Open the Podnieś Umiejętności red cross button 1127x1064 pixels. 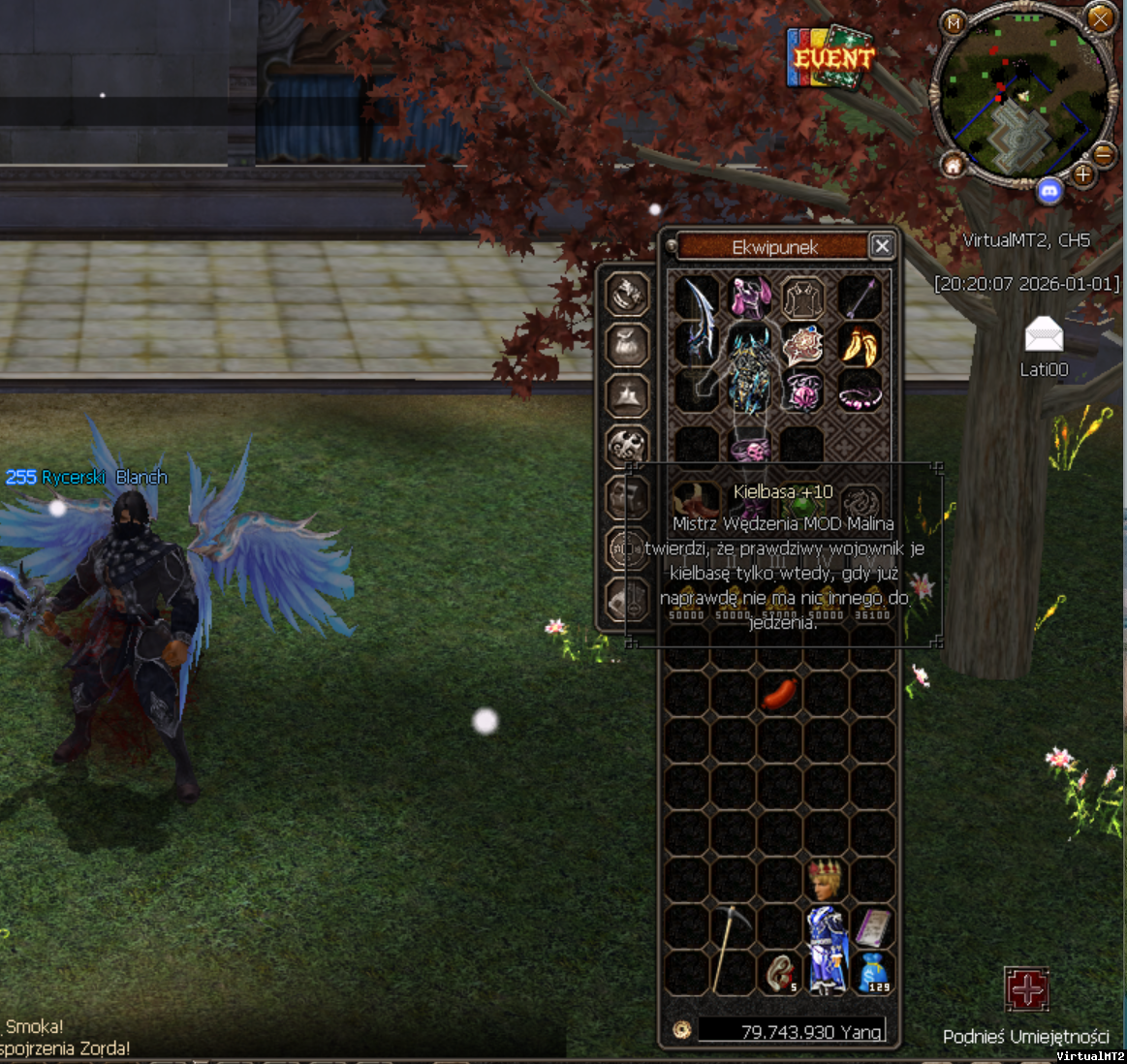(x=1026, y=989)
